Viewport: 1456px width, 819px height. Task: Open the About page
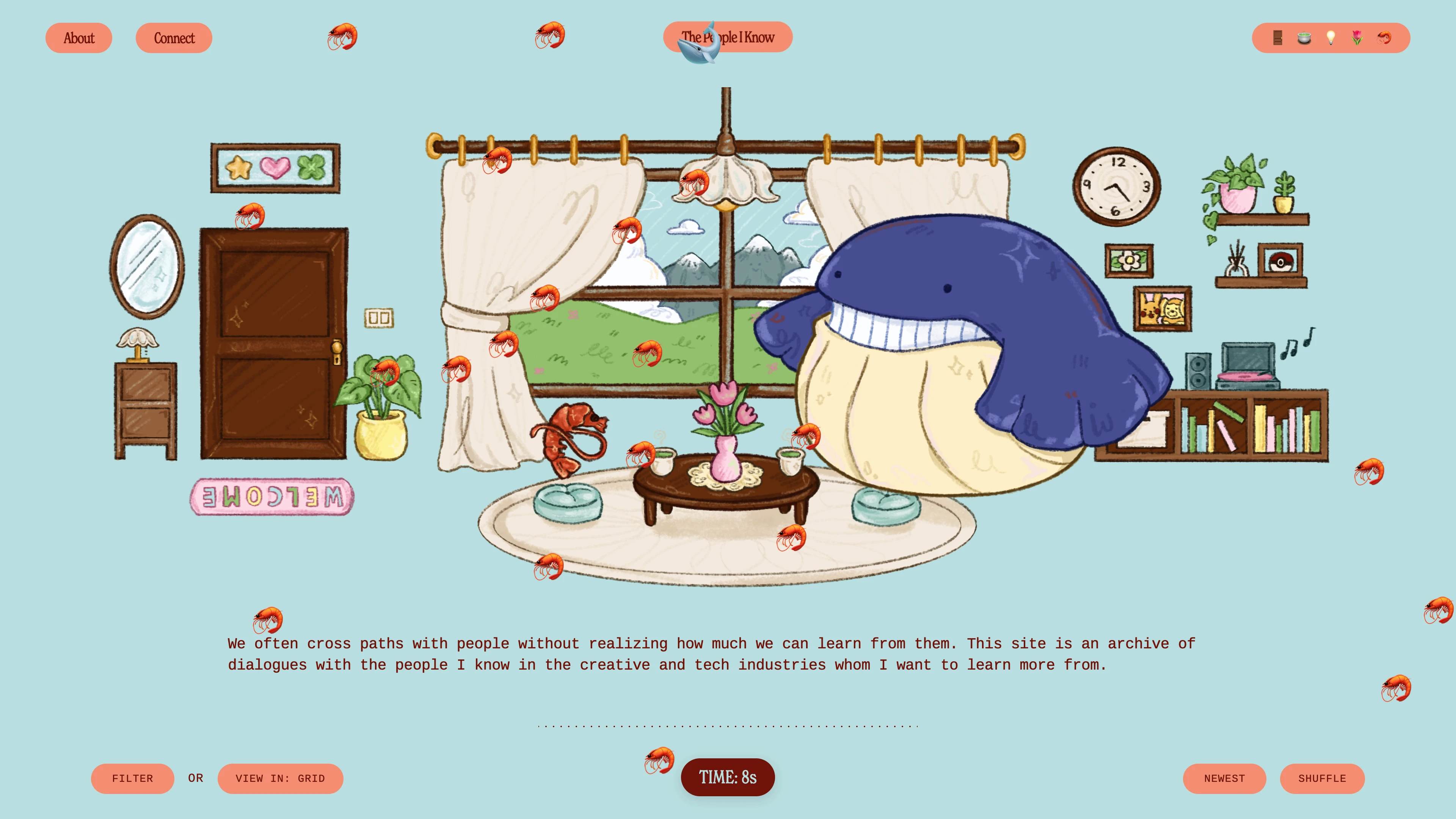tap(78, 38)
